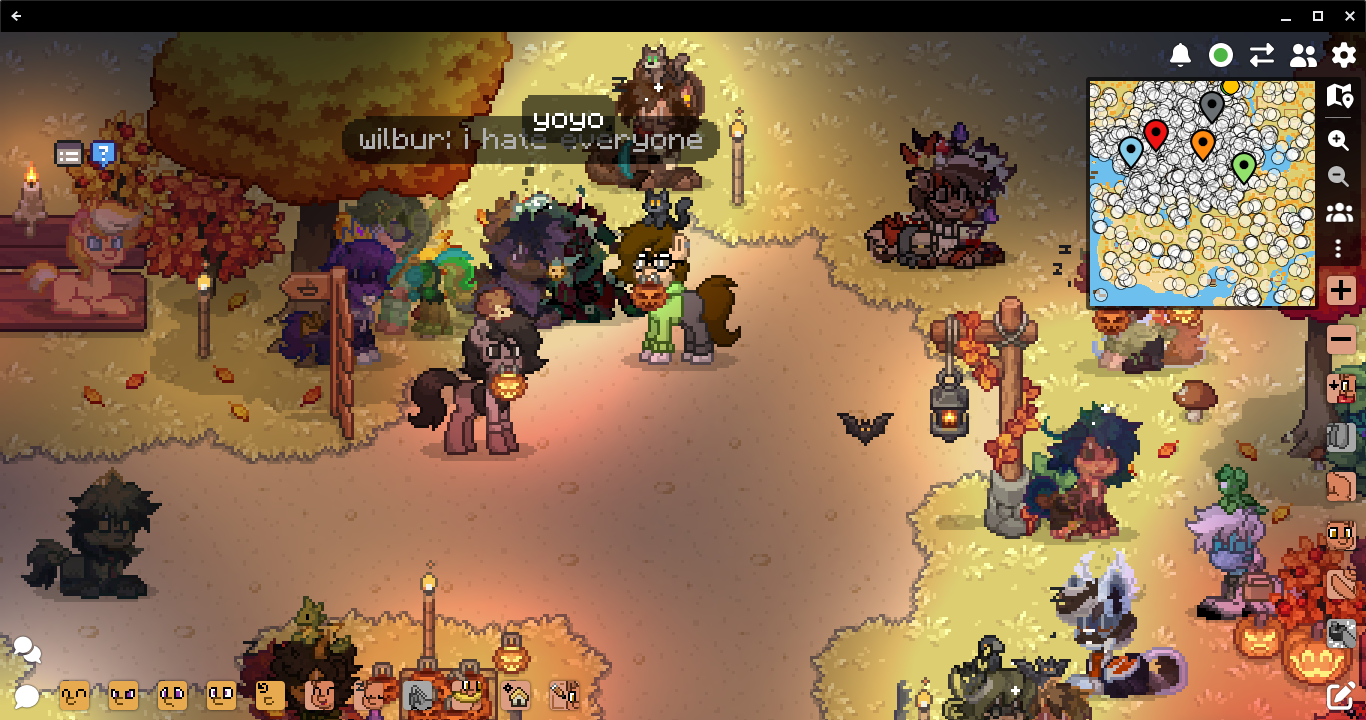Click the blue question mark help icon

point(103,153)
